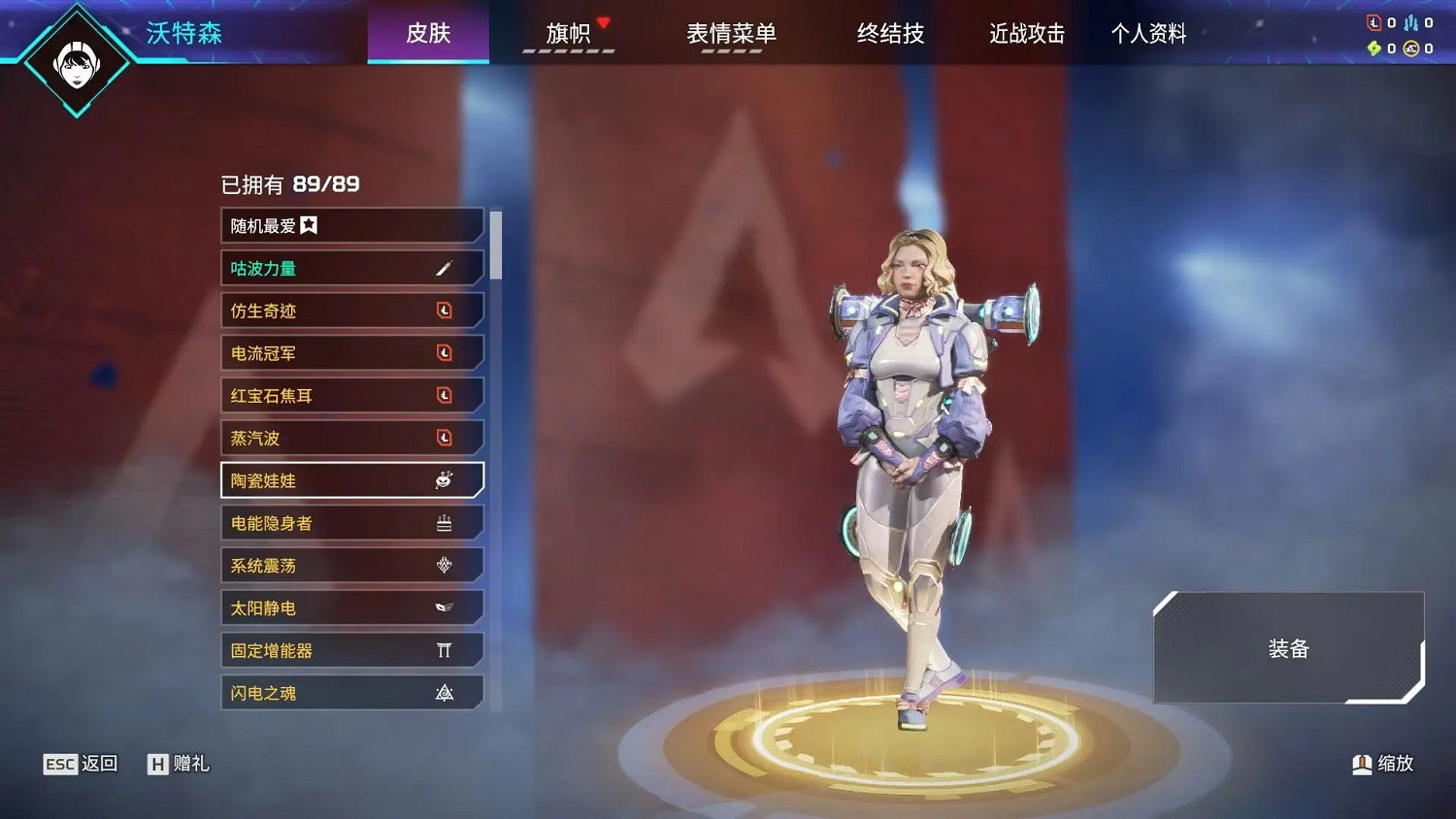Screen dimensions: 1456x819
Task: Click the Legend Token icon on 蒸汽波 entry
Action: pyautogui.click(x=445, y=438)
